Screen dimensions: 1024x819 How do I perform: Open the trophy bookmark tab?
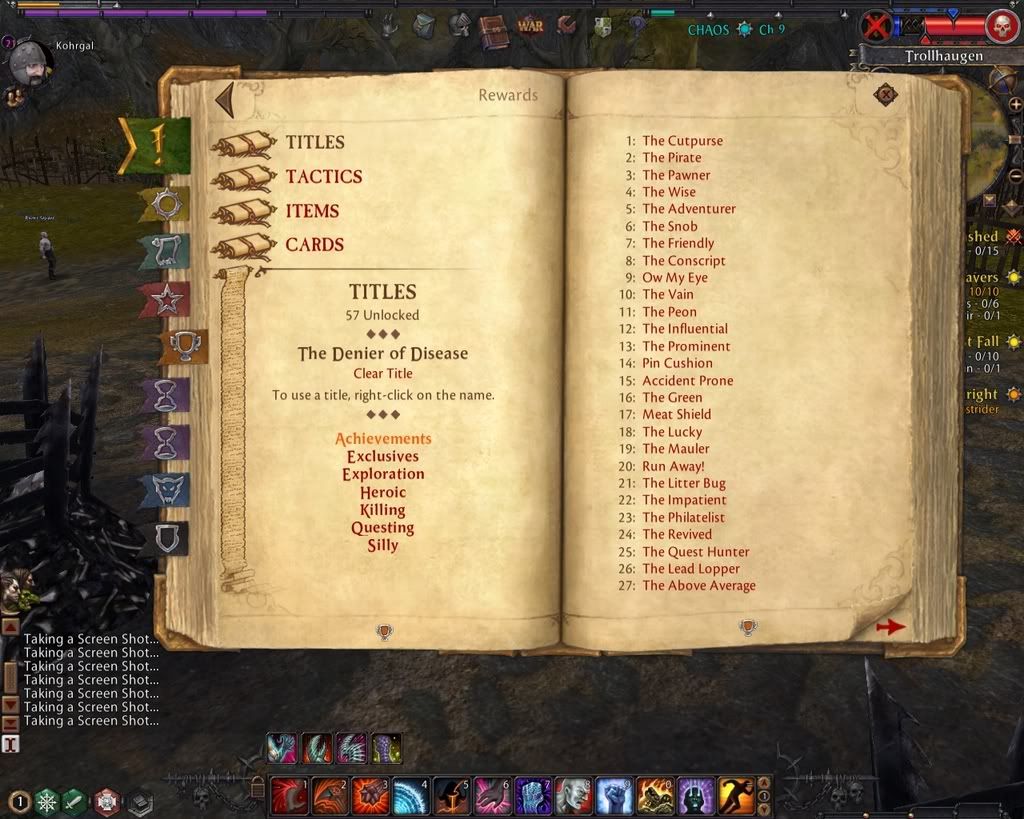(x=184, y=346)
